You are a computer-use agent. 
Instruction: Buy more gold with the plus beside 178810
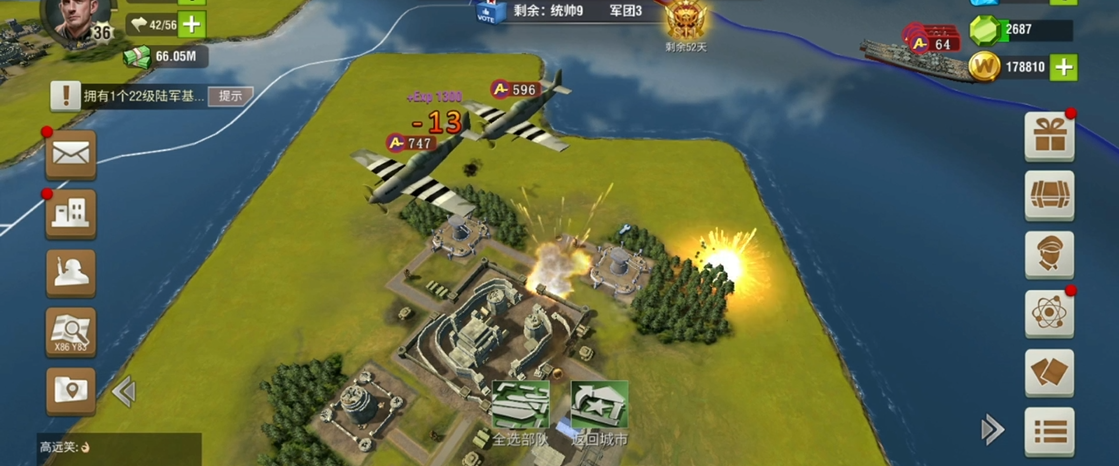1063,67
